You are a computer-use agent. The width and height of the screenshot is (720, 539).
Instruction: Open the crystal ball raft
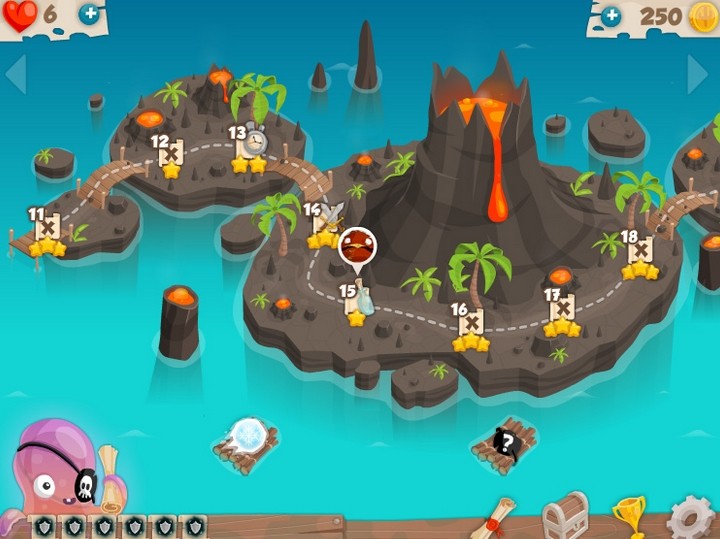click(x=246, y=441)
